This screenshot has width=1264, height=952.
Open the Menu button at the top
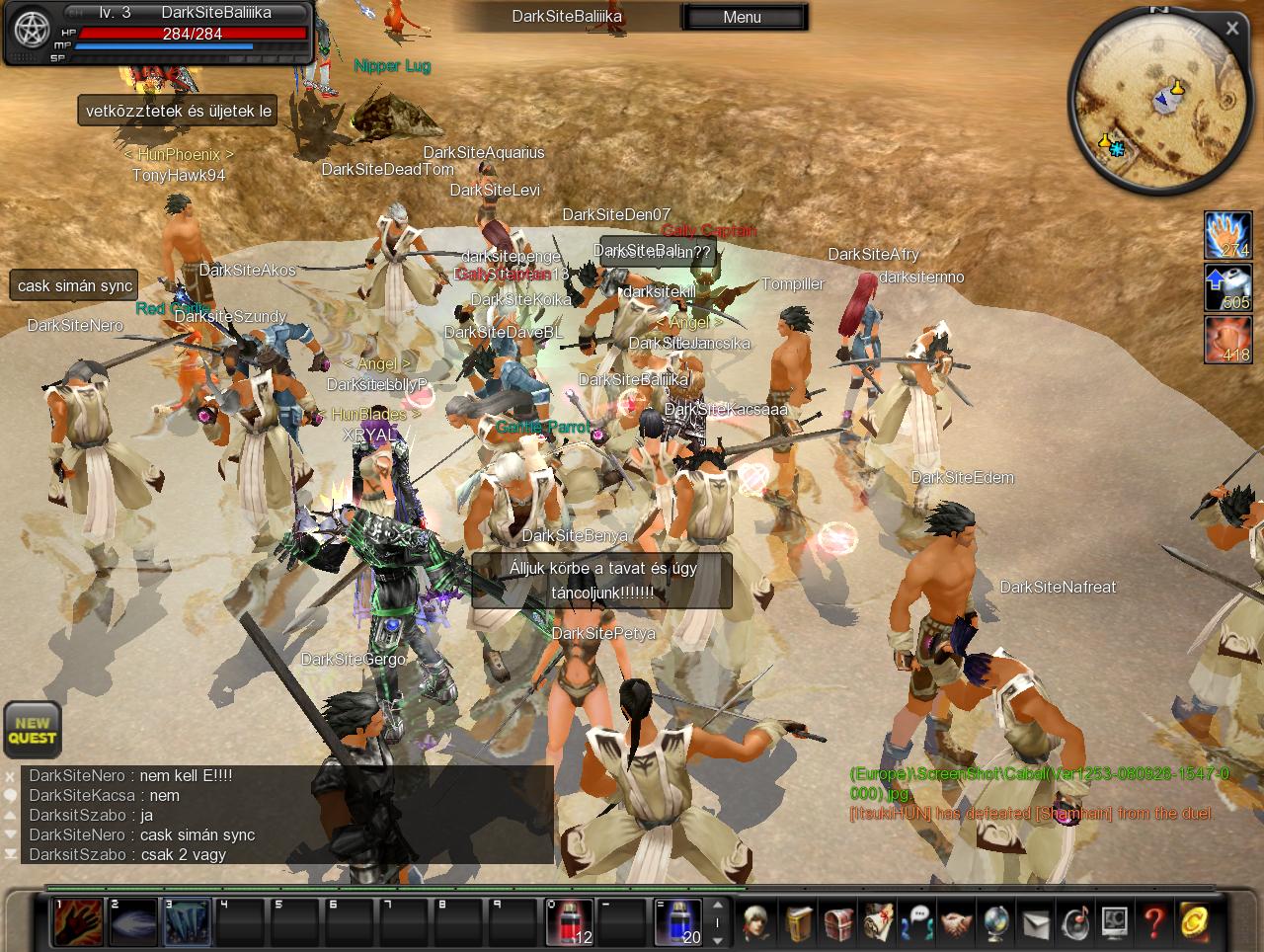pos(743,17)
